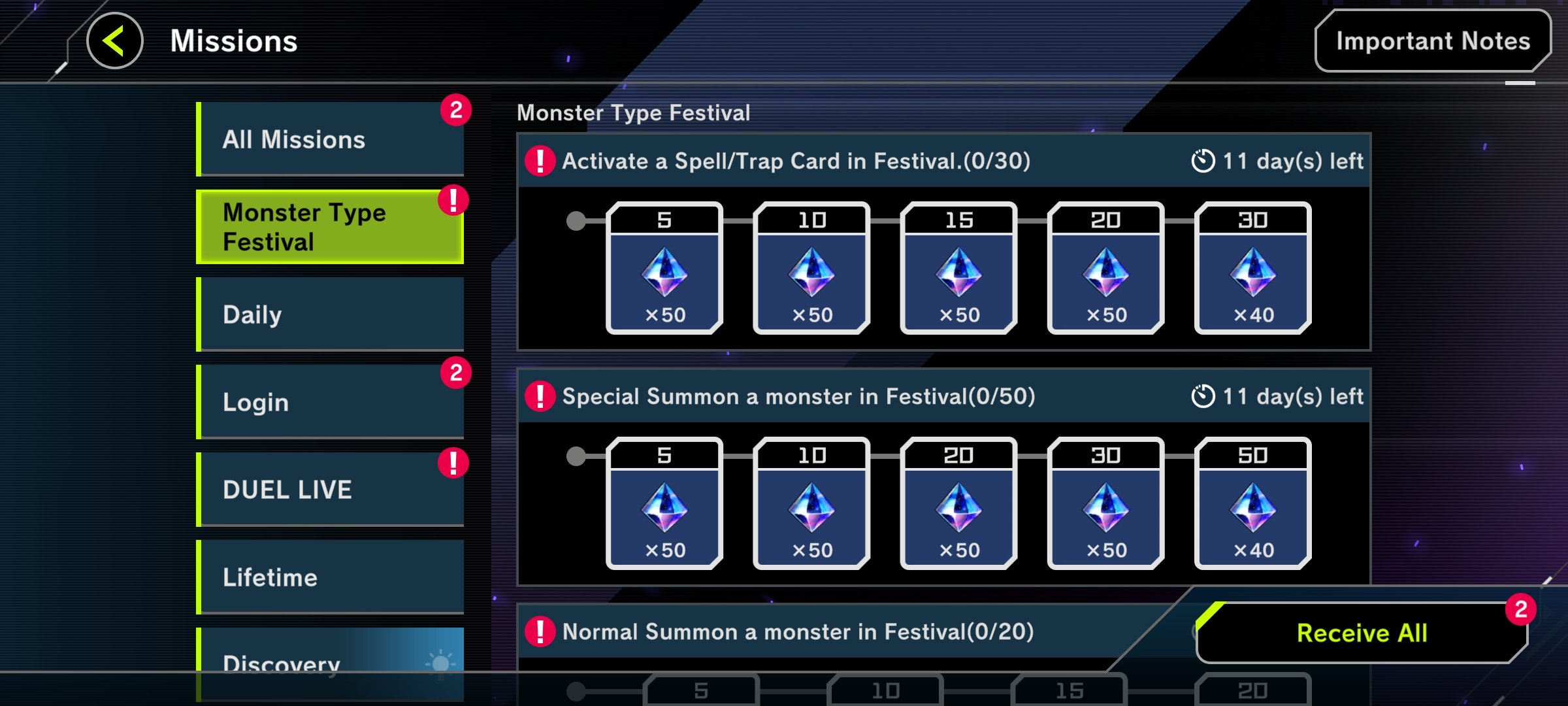The image size is (1568, 706).
Task: Select the Lifetime missions category
Action: pos(330,577)
